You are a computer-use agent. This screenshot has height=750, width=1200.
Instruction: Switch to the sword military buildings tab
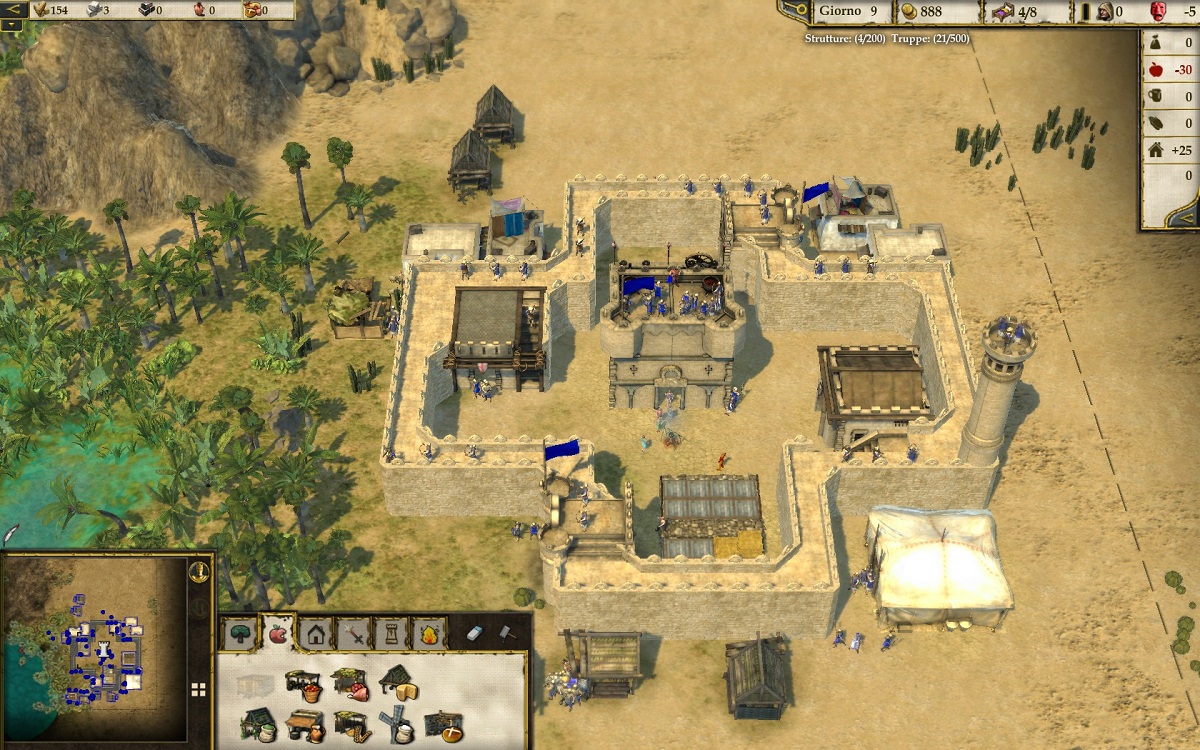(354, 633)
